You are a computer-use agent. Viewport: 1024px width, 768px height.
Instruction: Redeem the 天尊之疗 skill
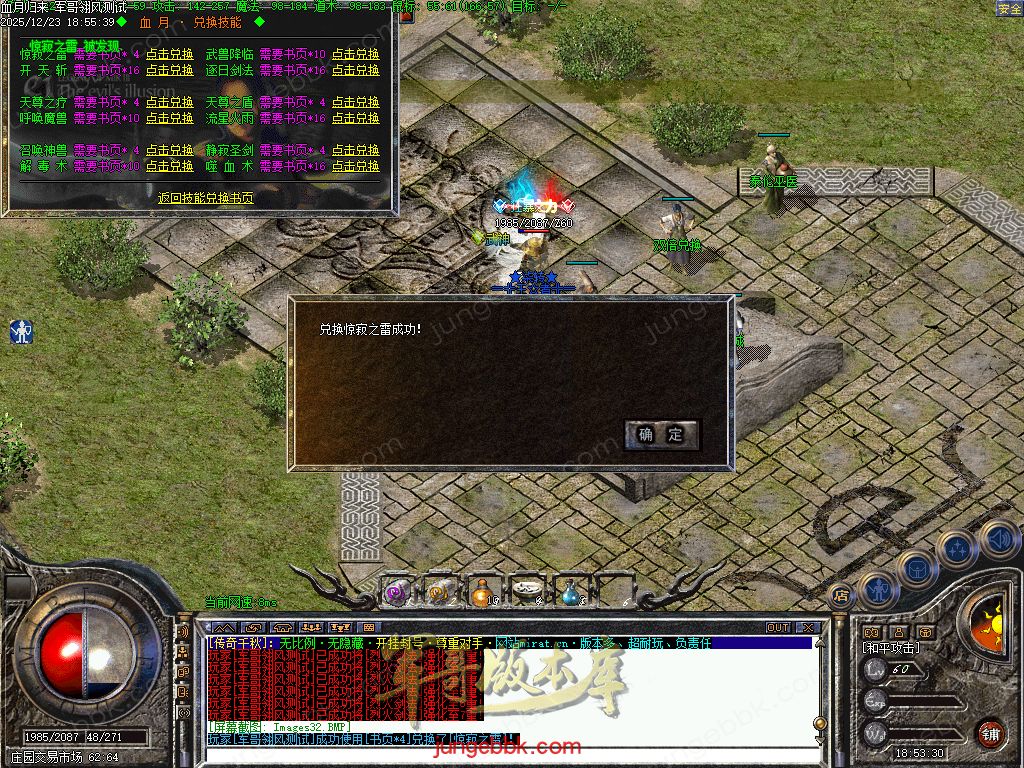(170, 103)
